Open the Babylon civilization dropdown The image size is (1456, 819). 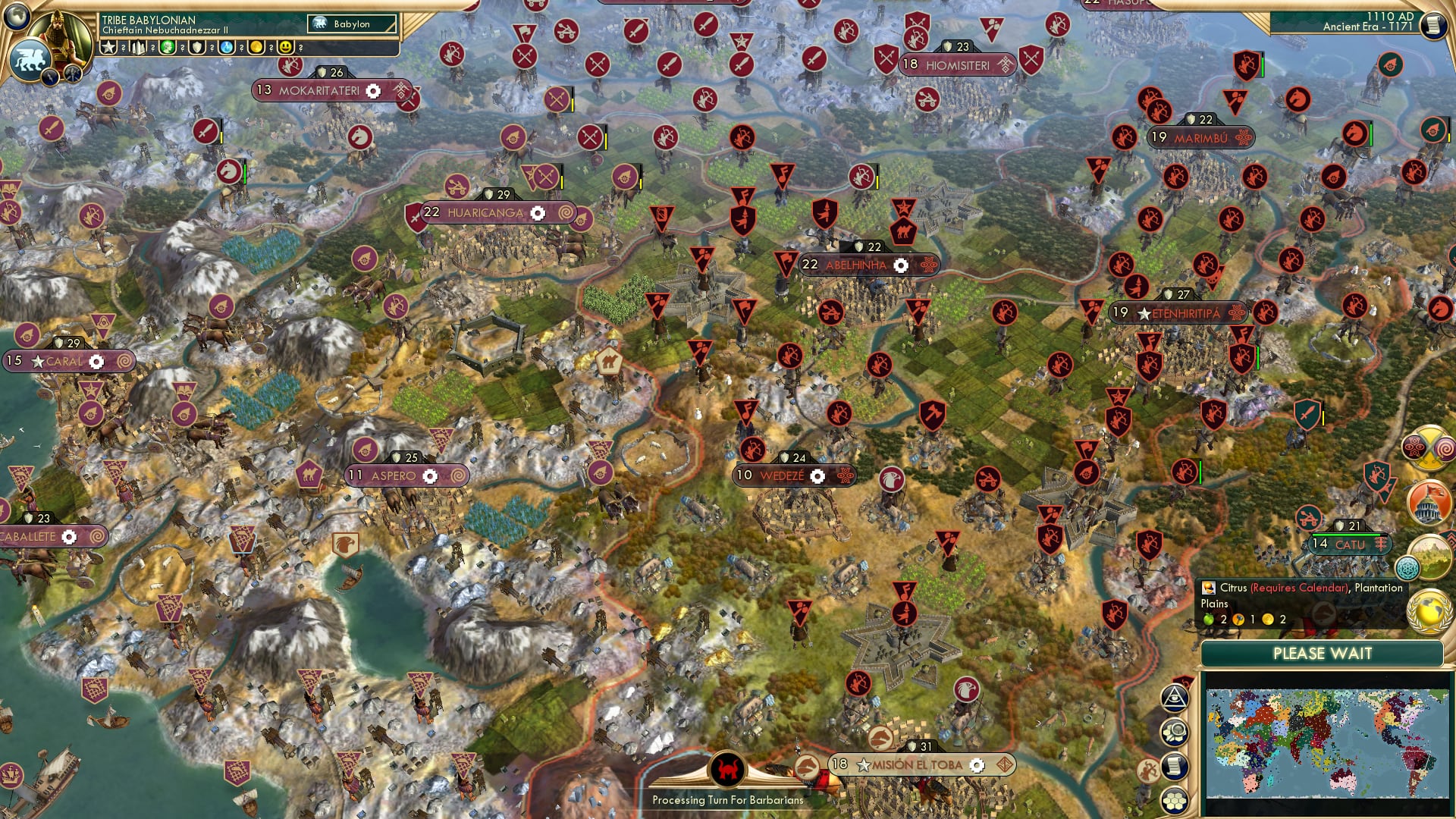coord(351,24)
